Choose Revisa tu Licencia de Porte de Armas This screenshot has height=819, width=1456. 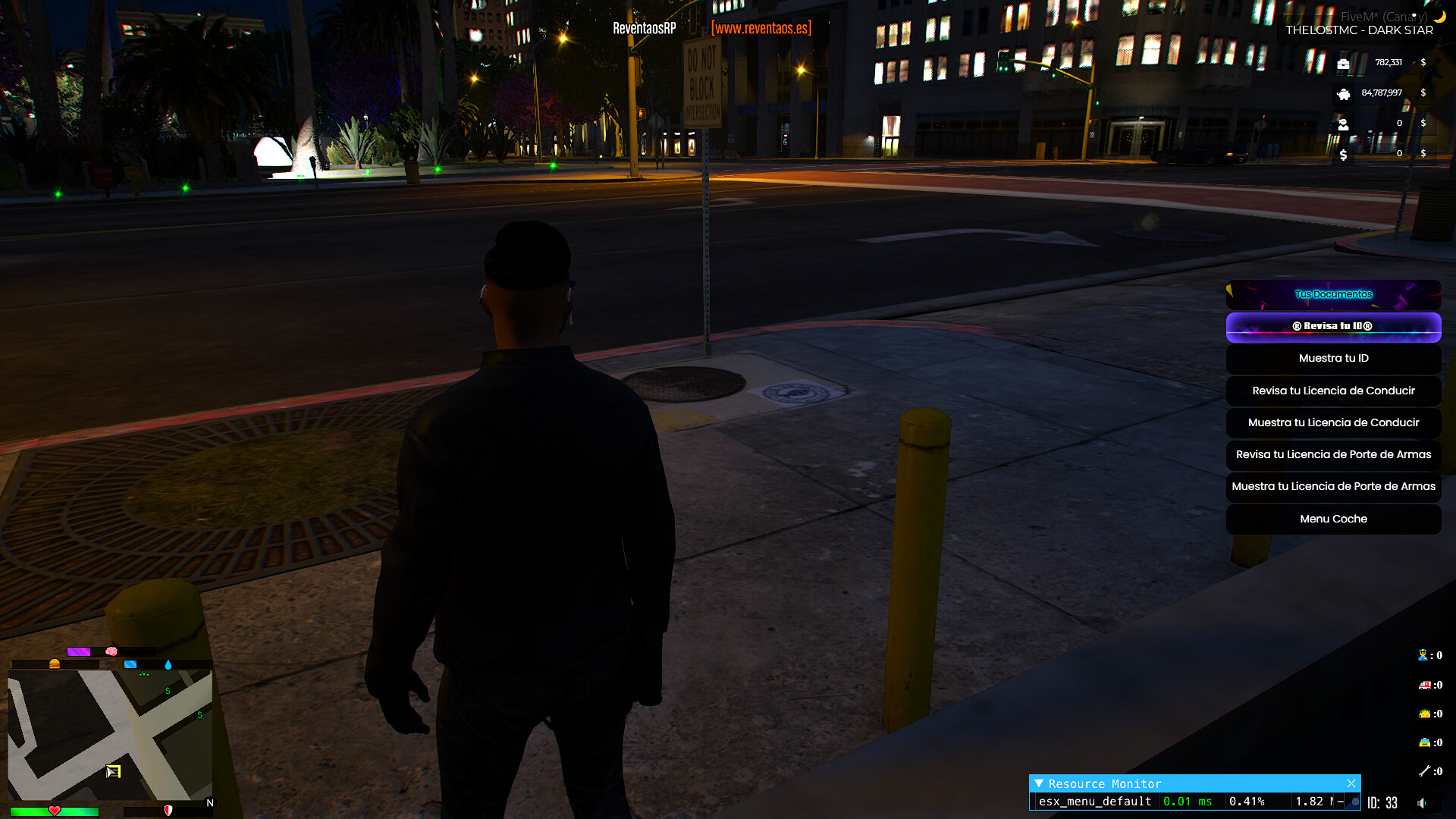pyautogui.click(x=1333, y=455)
